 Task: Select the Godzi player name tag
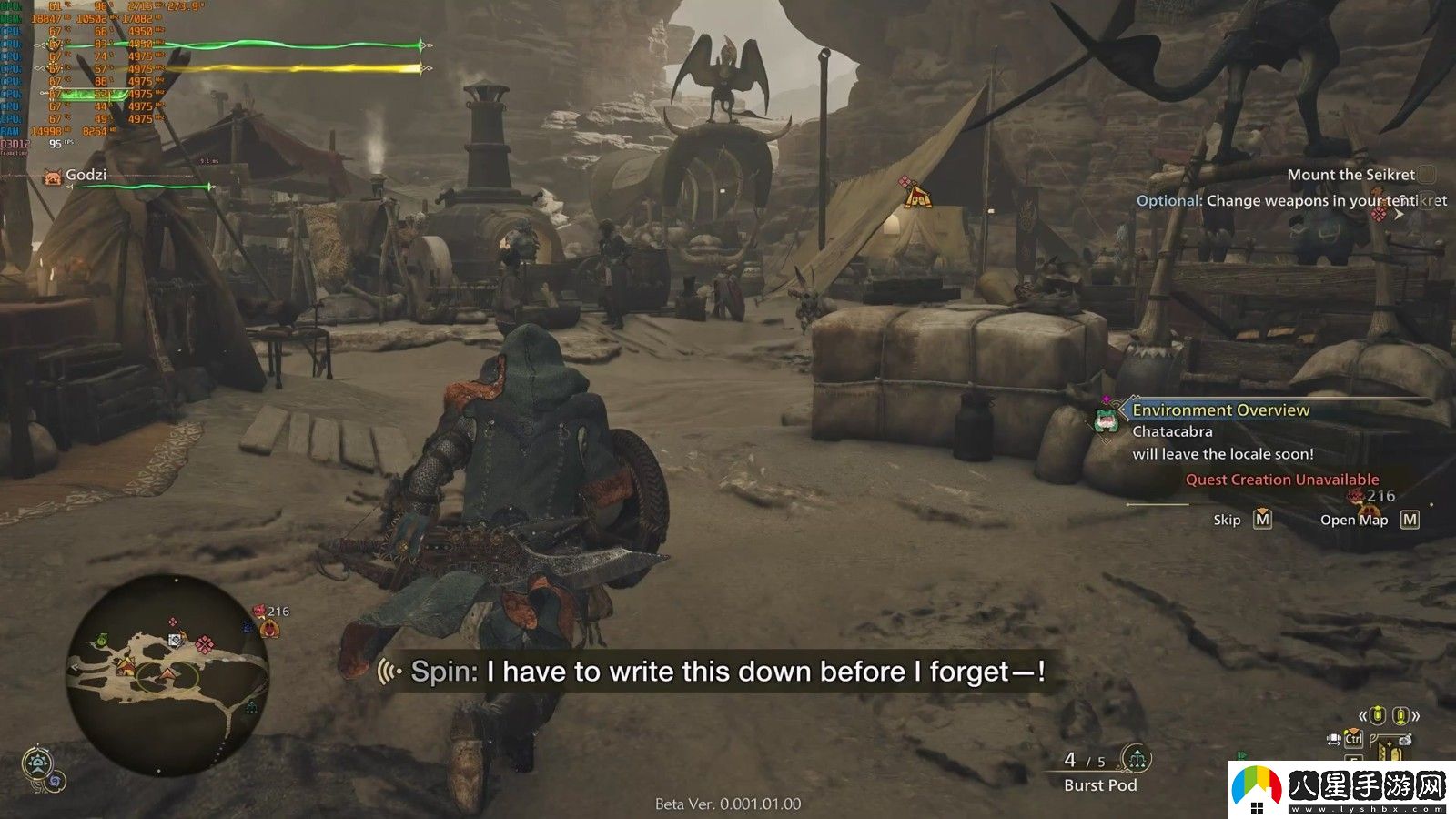(x=86, y=175)
